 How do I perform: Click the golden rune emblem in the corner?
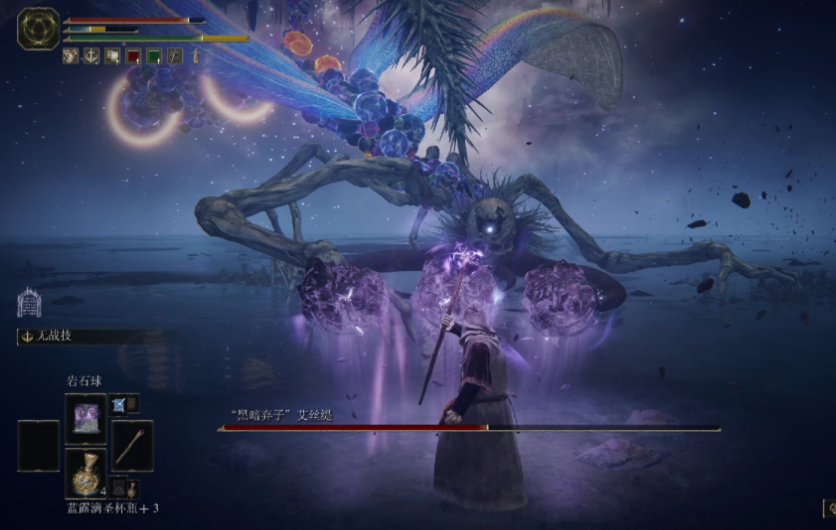[x=37, y=28]
